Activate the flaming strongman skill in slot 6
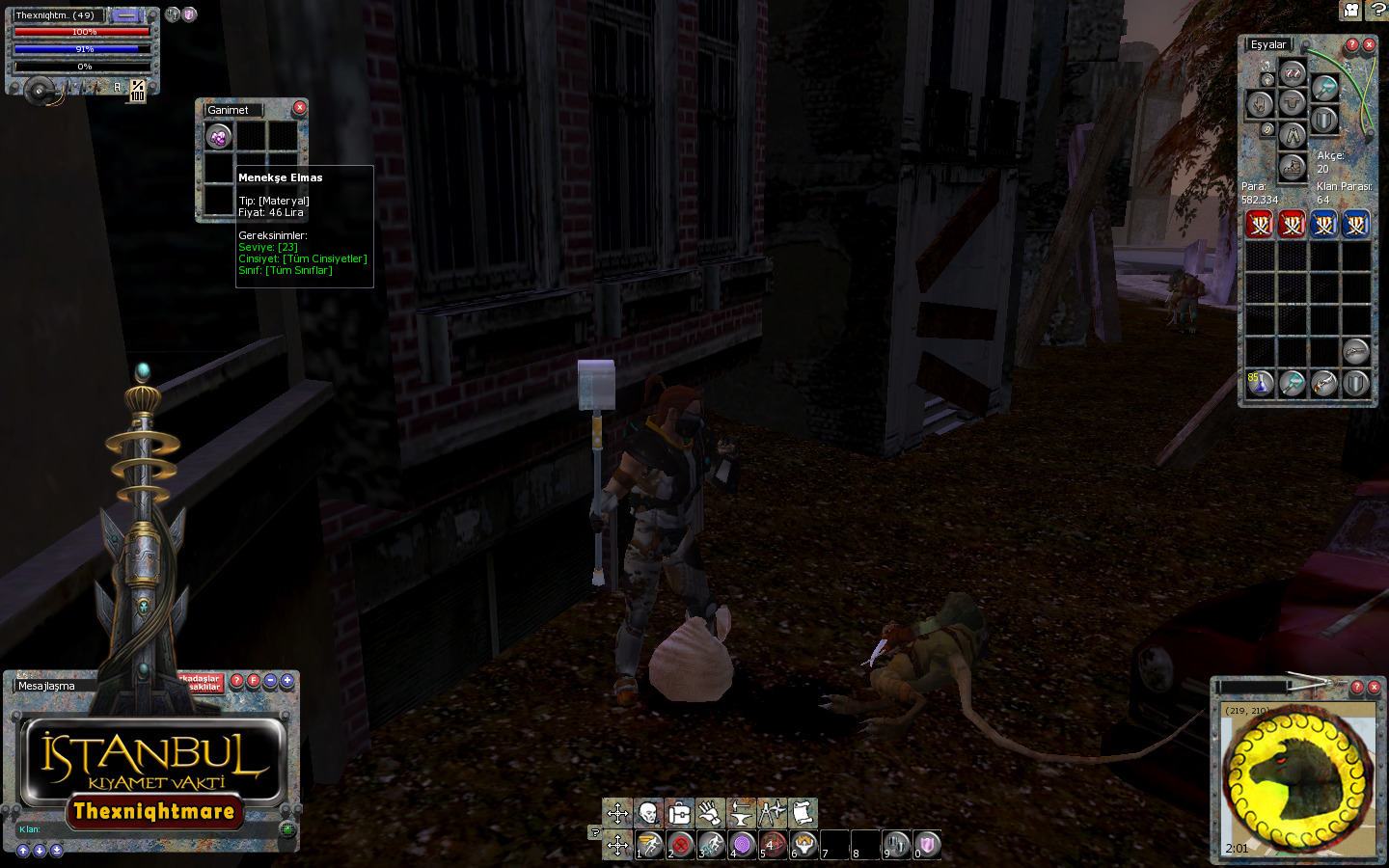This screenshot has width=1389, height=868. coord(803,845)
